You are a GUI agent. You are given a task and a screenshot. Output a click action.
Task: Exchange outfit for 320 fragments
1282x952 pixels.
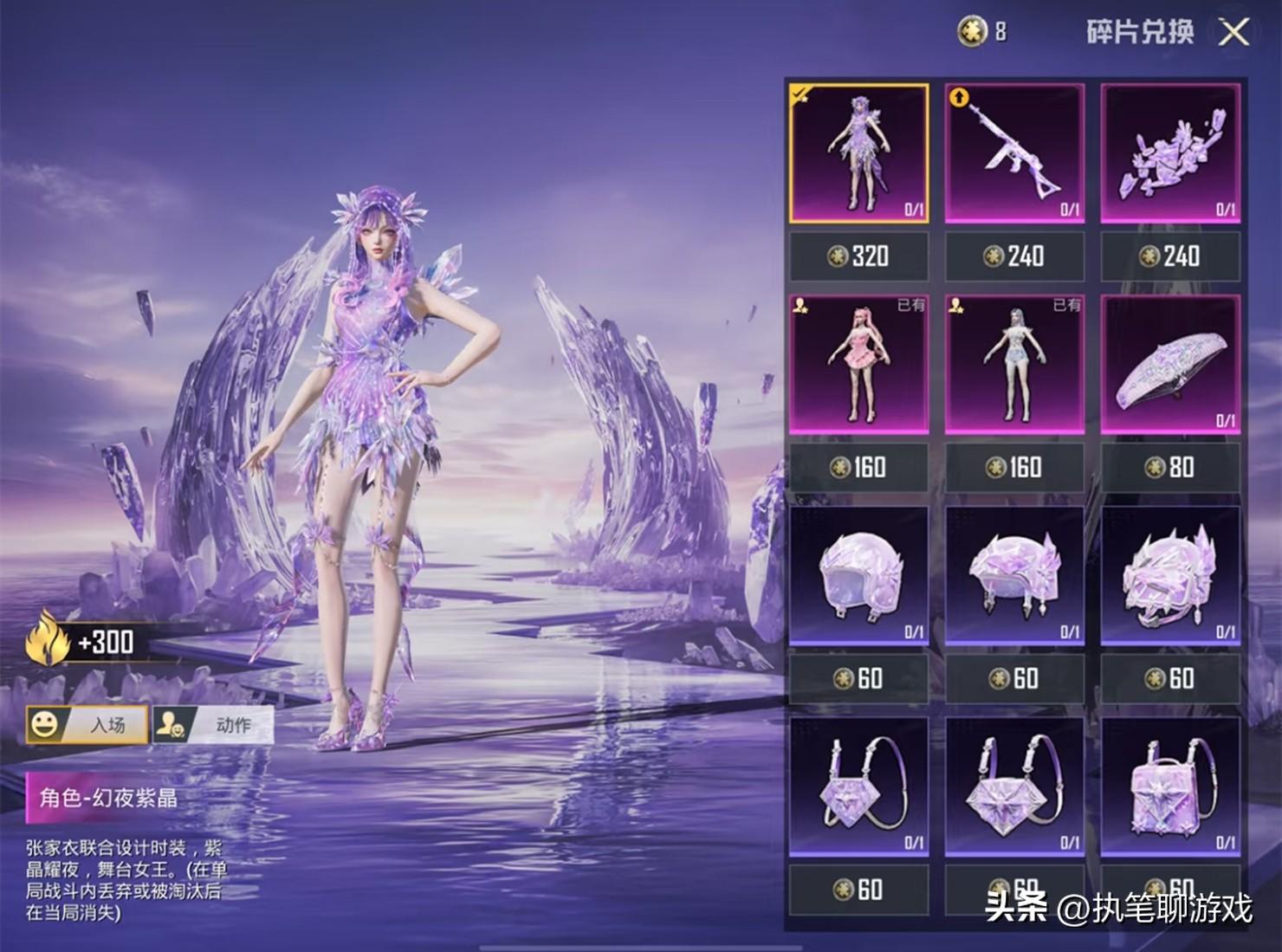(x=858, y=256)
